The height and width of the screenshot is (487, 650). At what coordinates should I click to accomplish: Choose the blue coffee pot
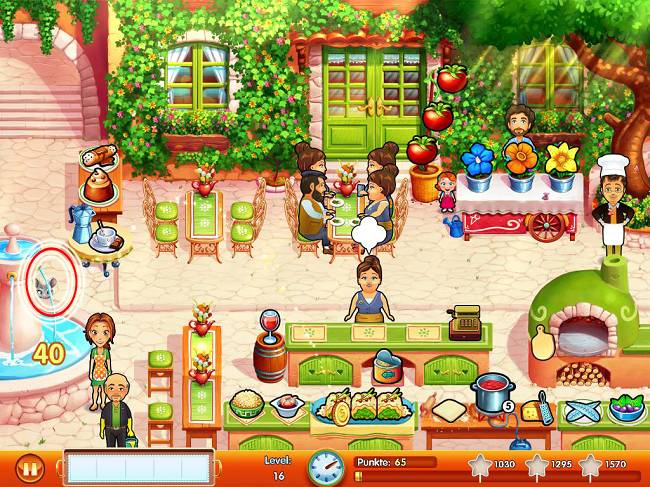[82, 220]
